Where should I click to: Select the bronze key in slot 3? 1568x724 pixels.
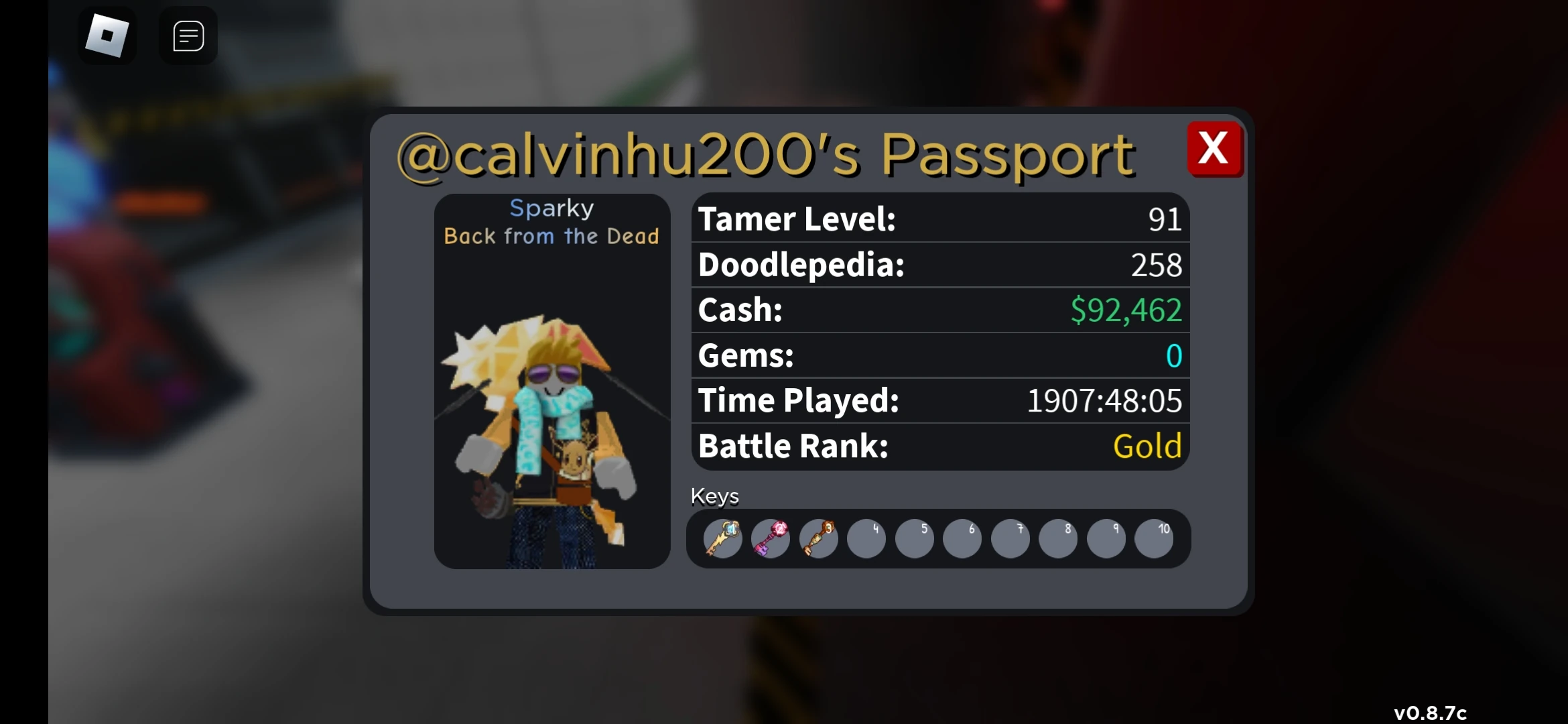click(818, 538)
